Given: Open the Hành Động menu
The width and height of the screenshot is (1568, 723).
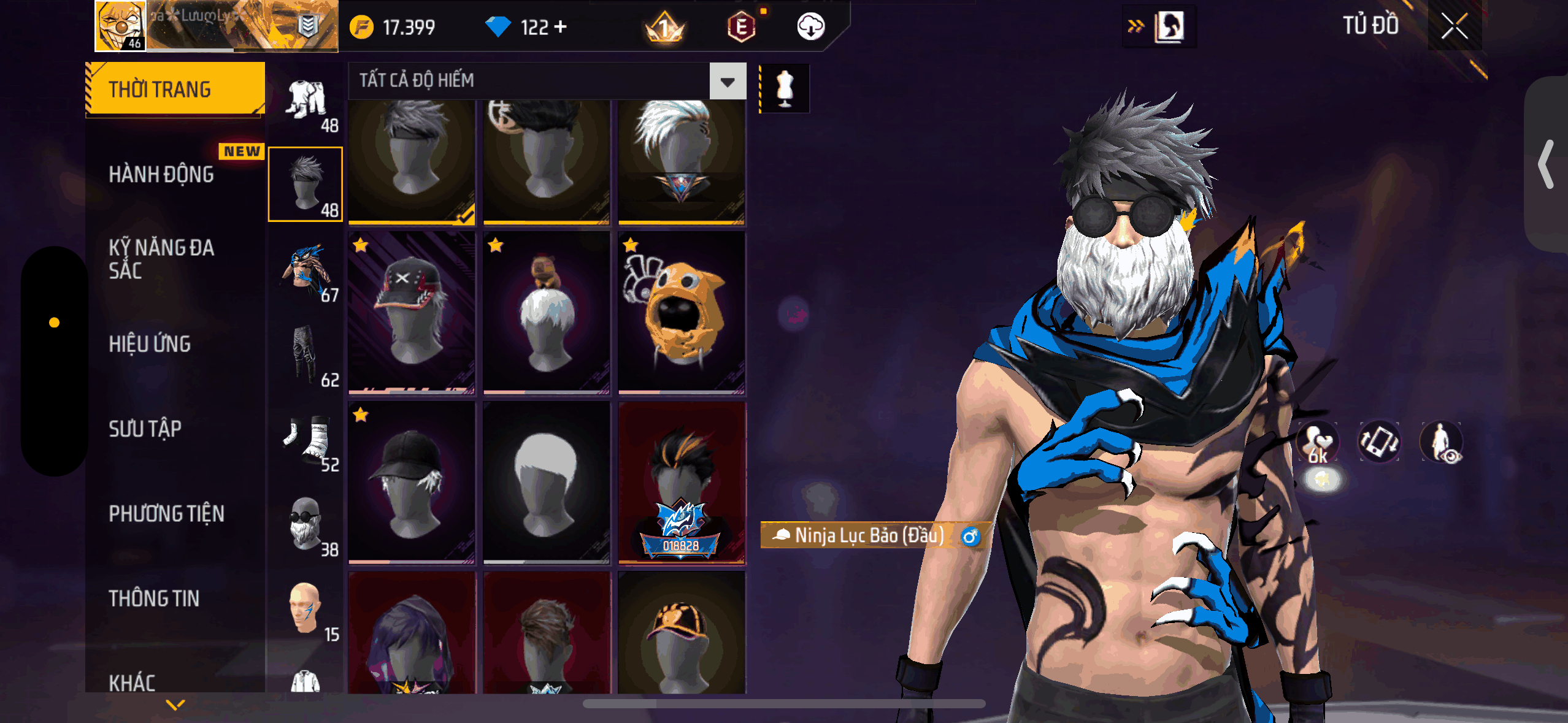Looking at the screenshot, I should (161, 175).
